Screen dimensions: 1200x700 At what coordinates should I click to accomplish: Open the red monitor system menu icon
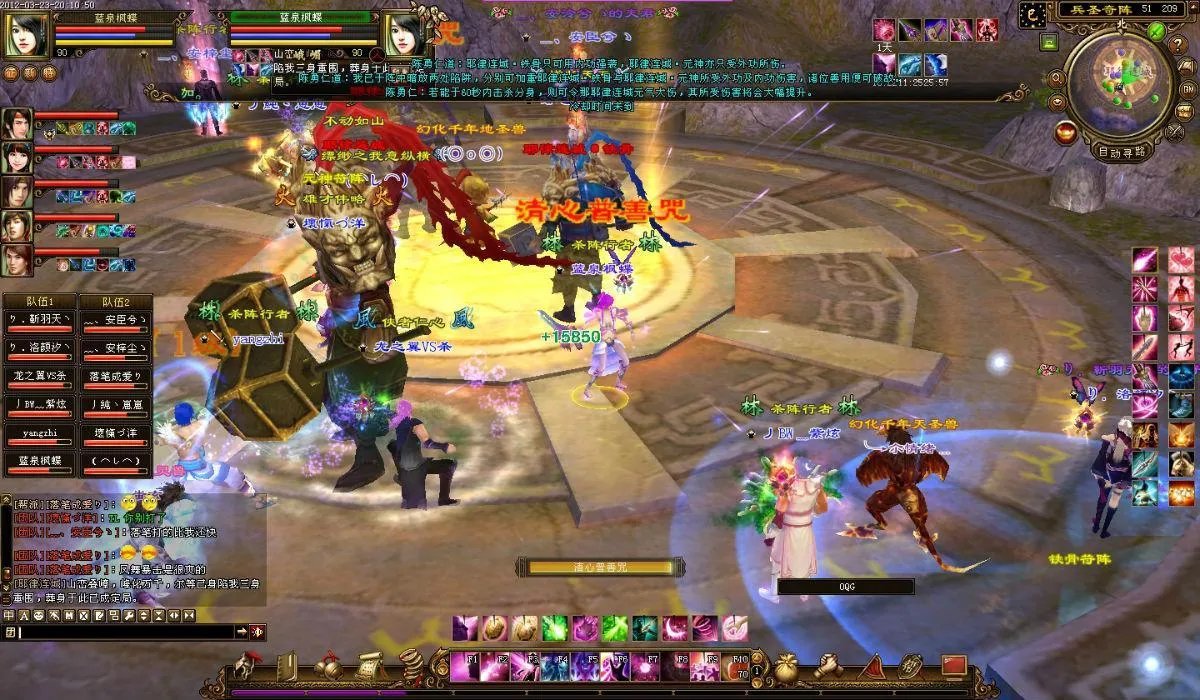[953, 663]
